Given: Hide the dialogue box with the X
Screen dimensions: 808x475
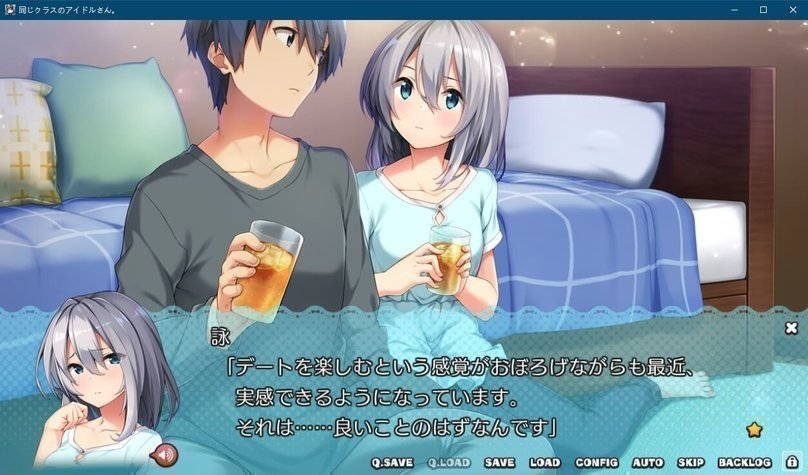Looking at the screenshot, I should click(791, 328).
